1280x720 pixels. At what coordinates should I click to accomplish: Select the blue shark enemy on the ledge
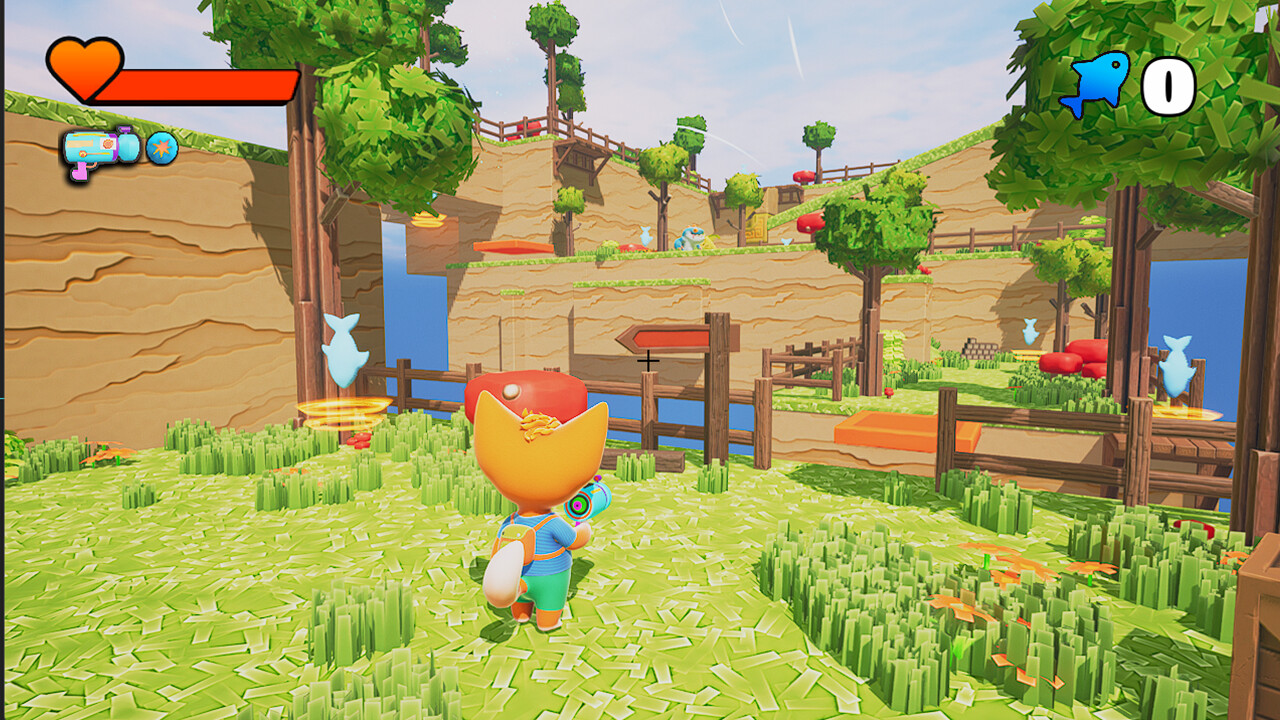click(x=690, y=237)
